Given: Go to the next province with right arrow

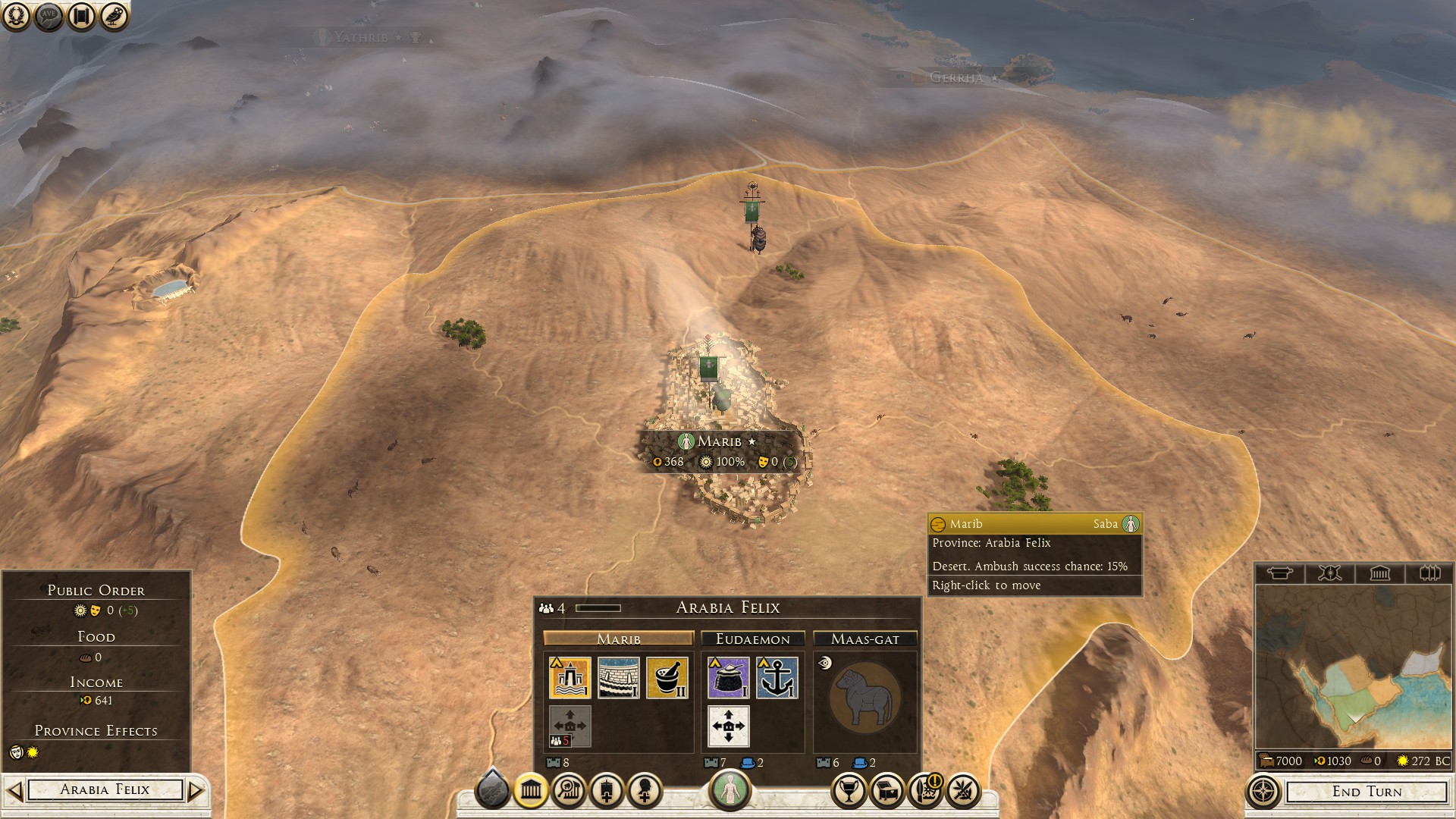Looking at the screenshot, I should (x=196, y=791).
